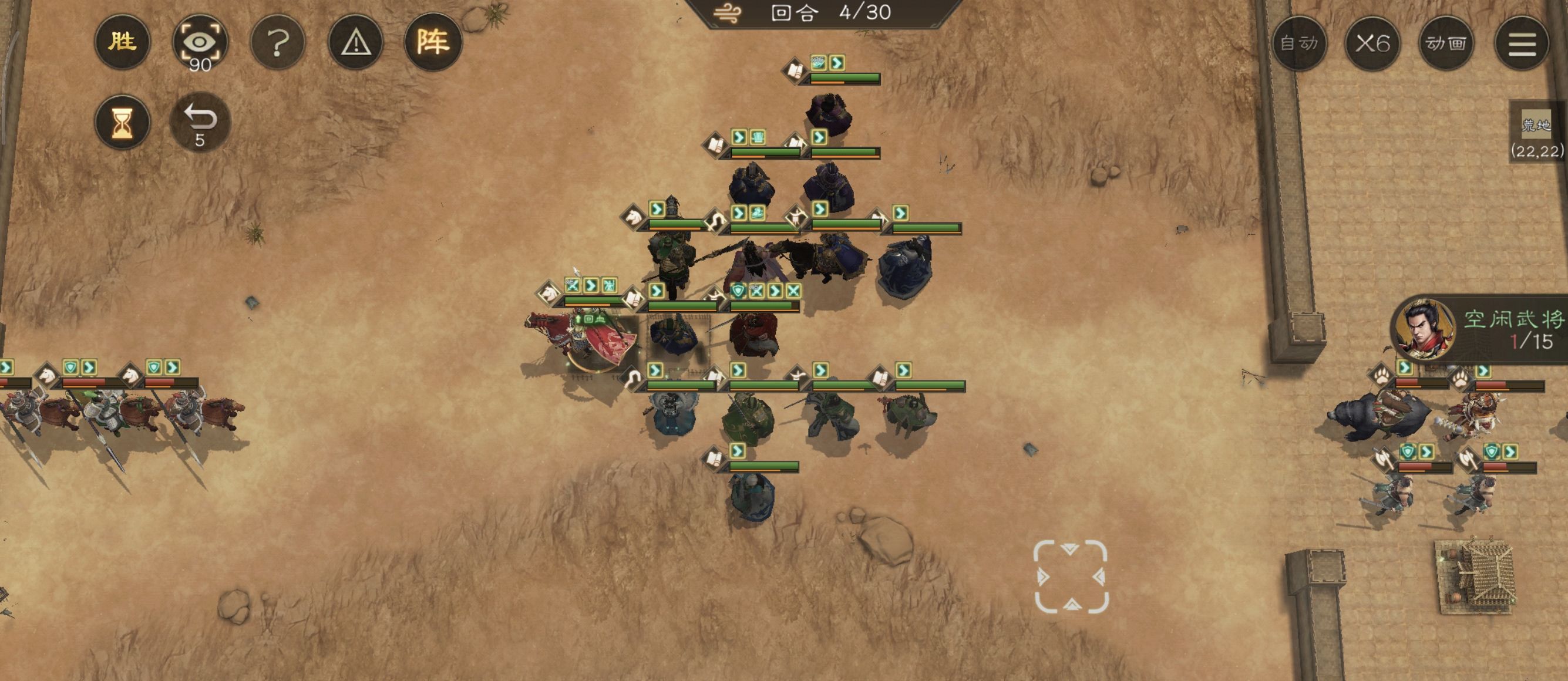Change the X6 battle speed
Screen dimensions: 1568x681
1372,43
